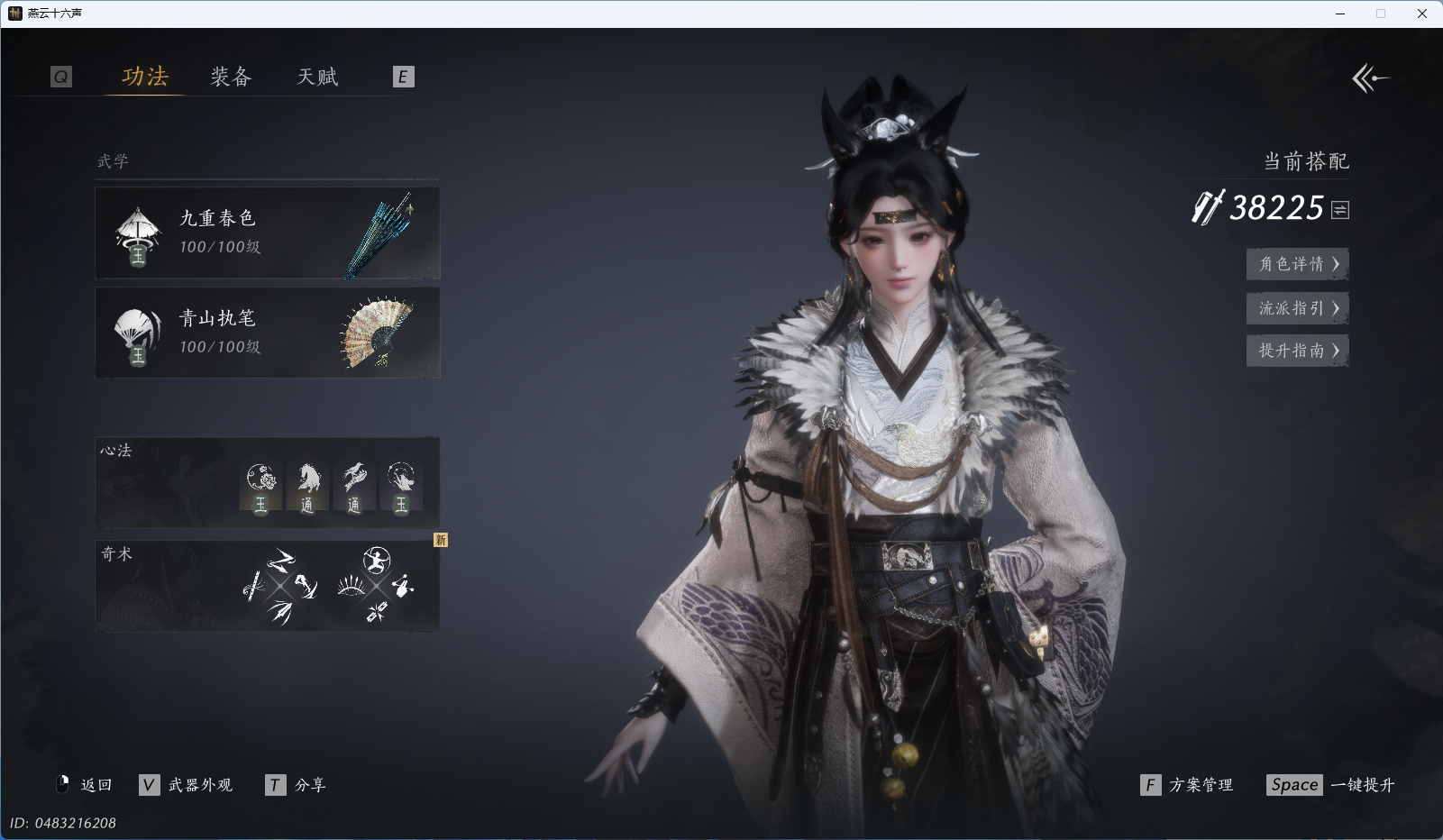Select the 青山执笔 fan martial art
1443x840 pixels.
(x=268, y=333)
